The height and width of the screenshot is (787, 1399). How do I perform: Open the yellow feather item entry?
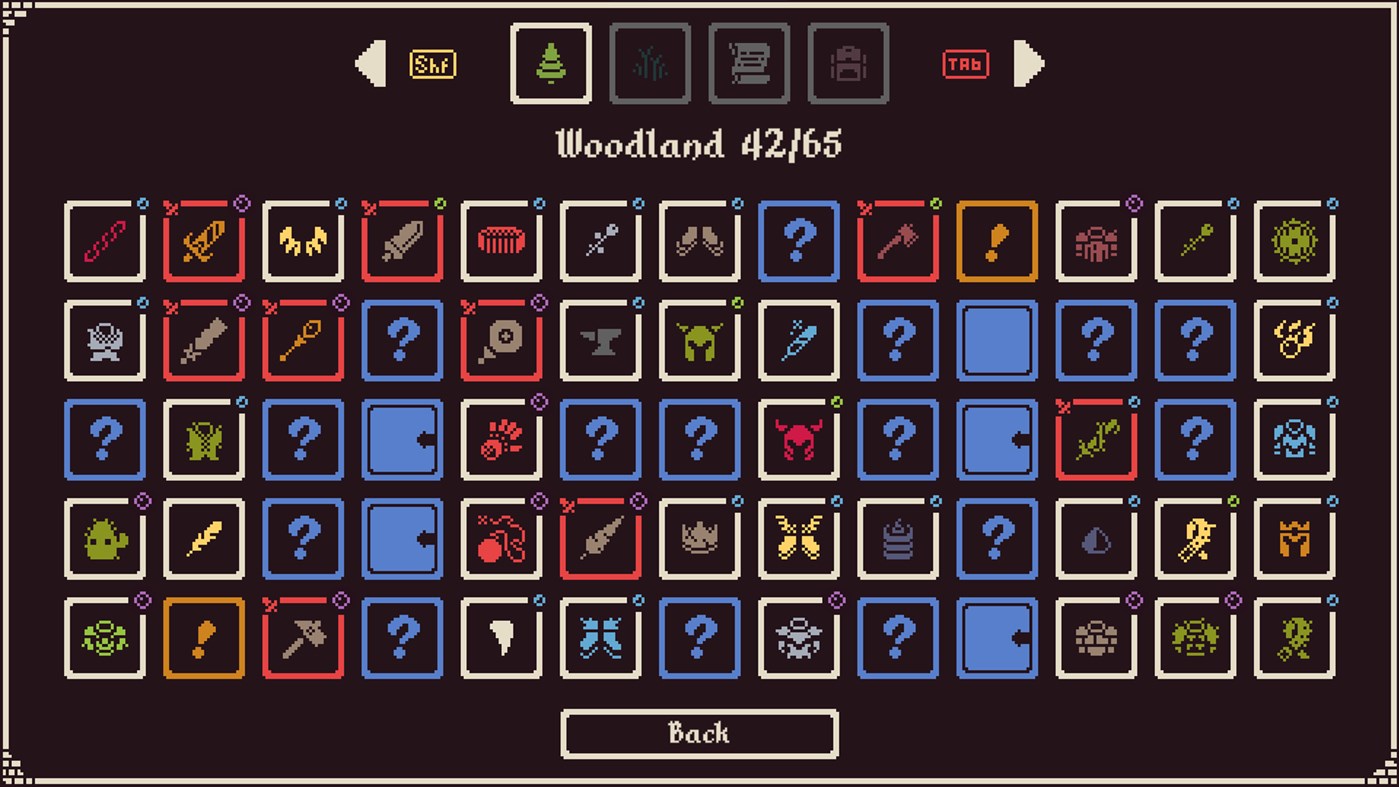tap(203, 539)
